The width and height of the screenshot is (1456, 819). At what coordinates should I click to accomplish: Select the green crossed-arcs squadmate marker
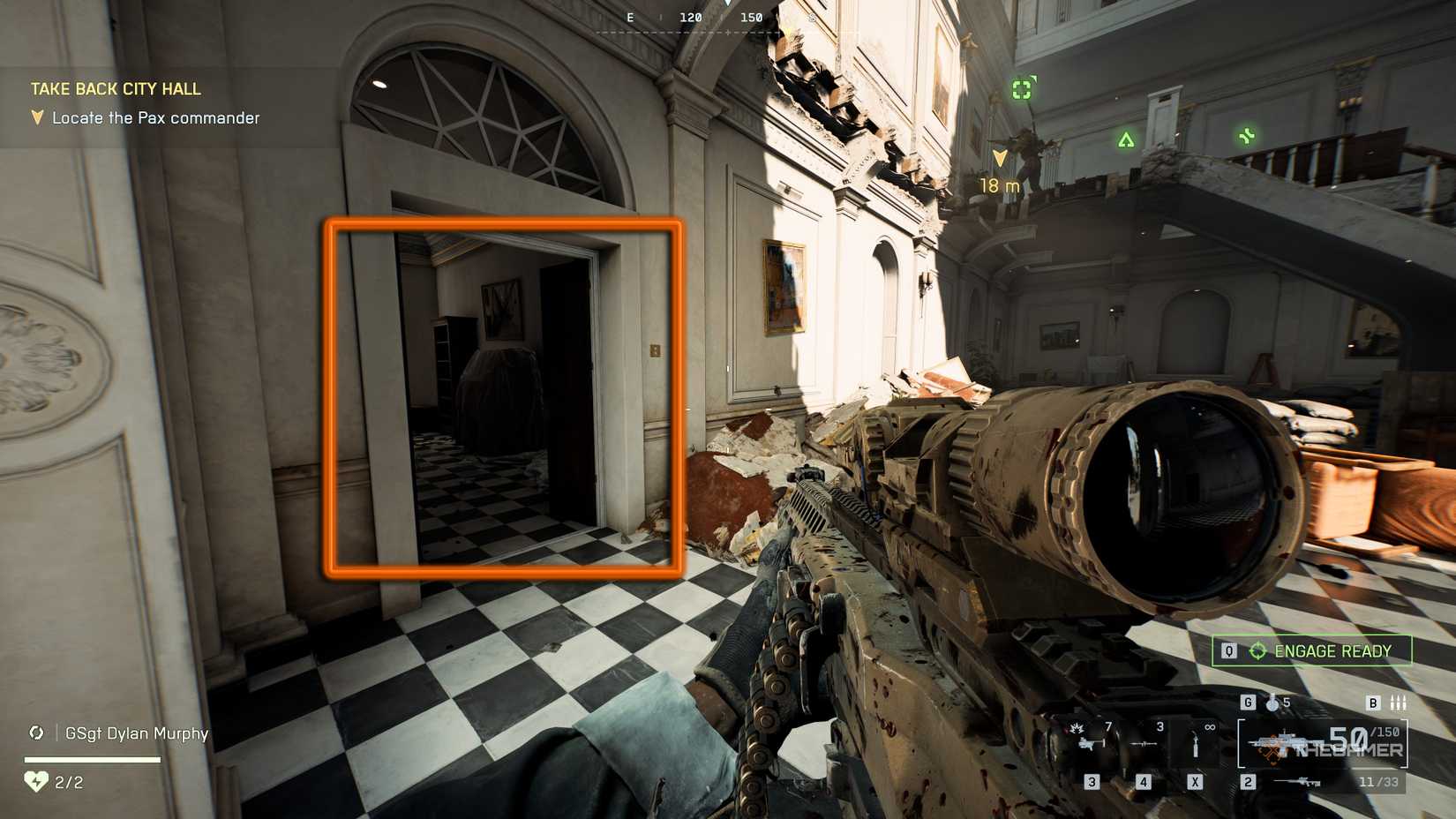point(1246,136)
